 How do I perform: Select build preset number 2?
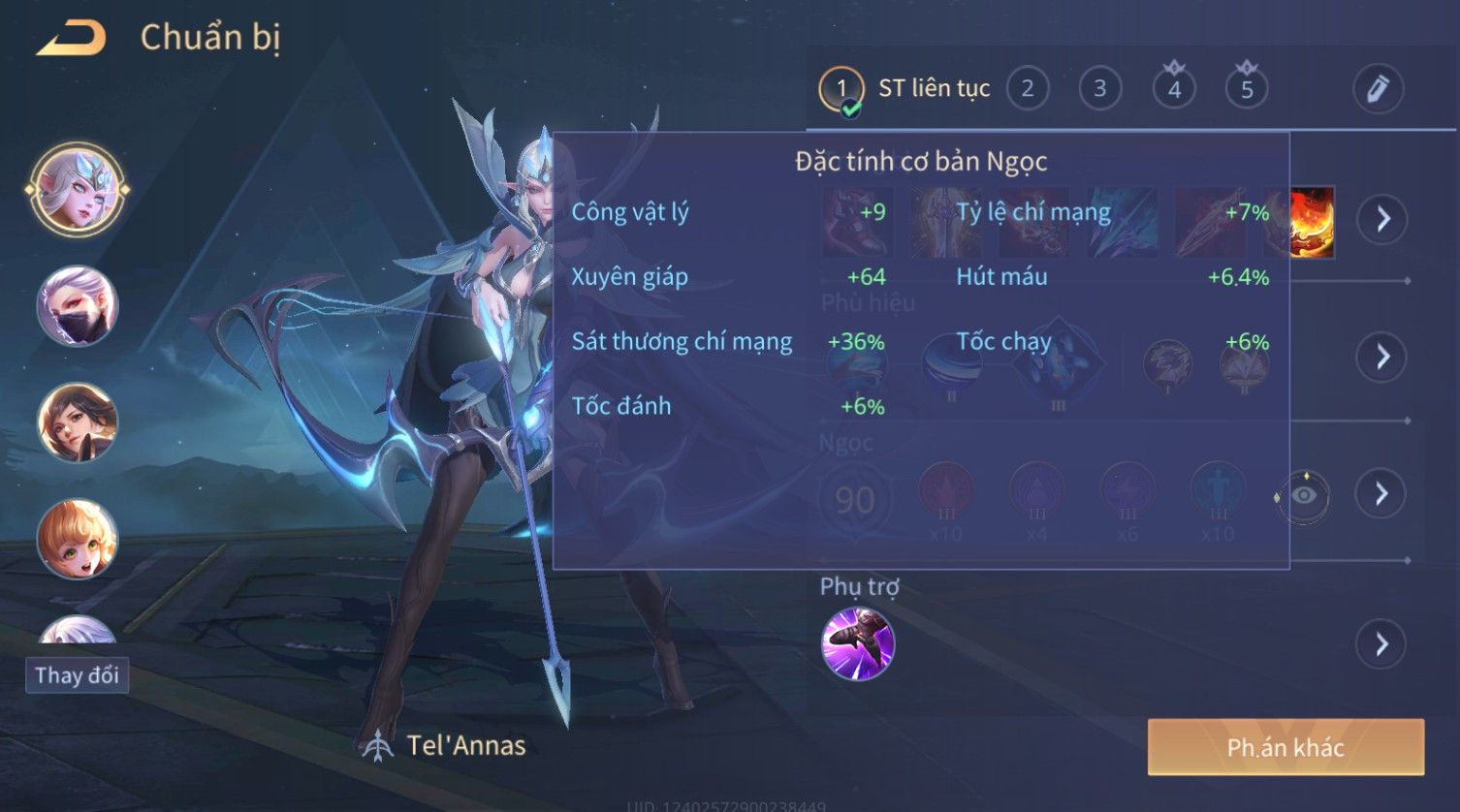[1028, 89]
